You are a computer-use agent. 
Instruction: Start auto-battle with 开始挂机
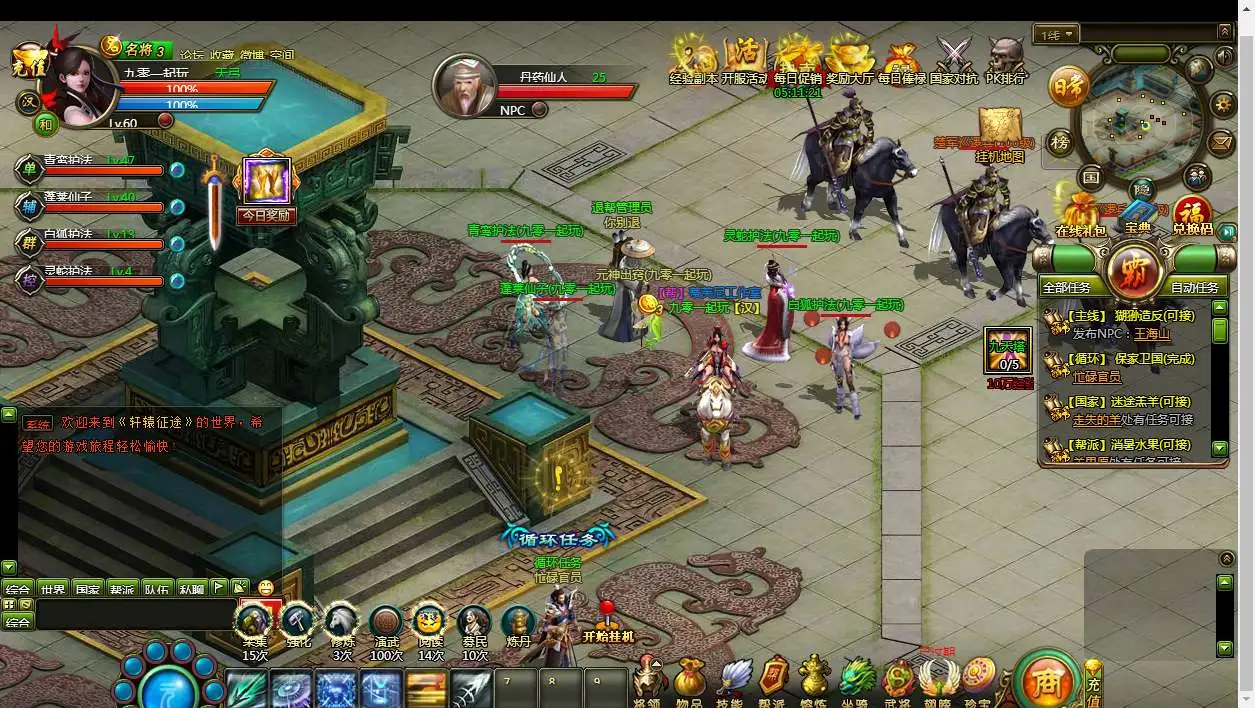coord(607,623)
